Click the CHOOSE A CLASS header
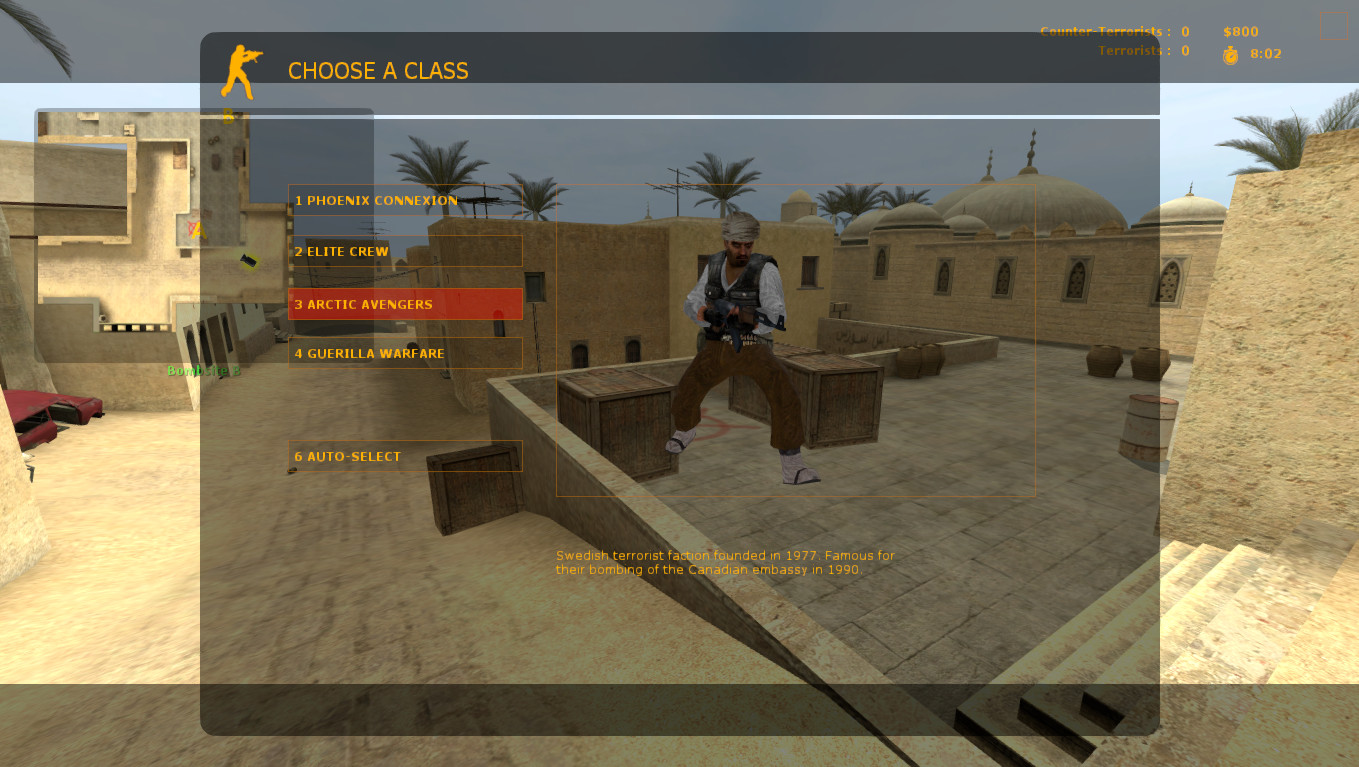The image size is (1359, 767). (378, 71)
